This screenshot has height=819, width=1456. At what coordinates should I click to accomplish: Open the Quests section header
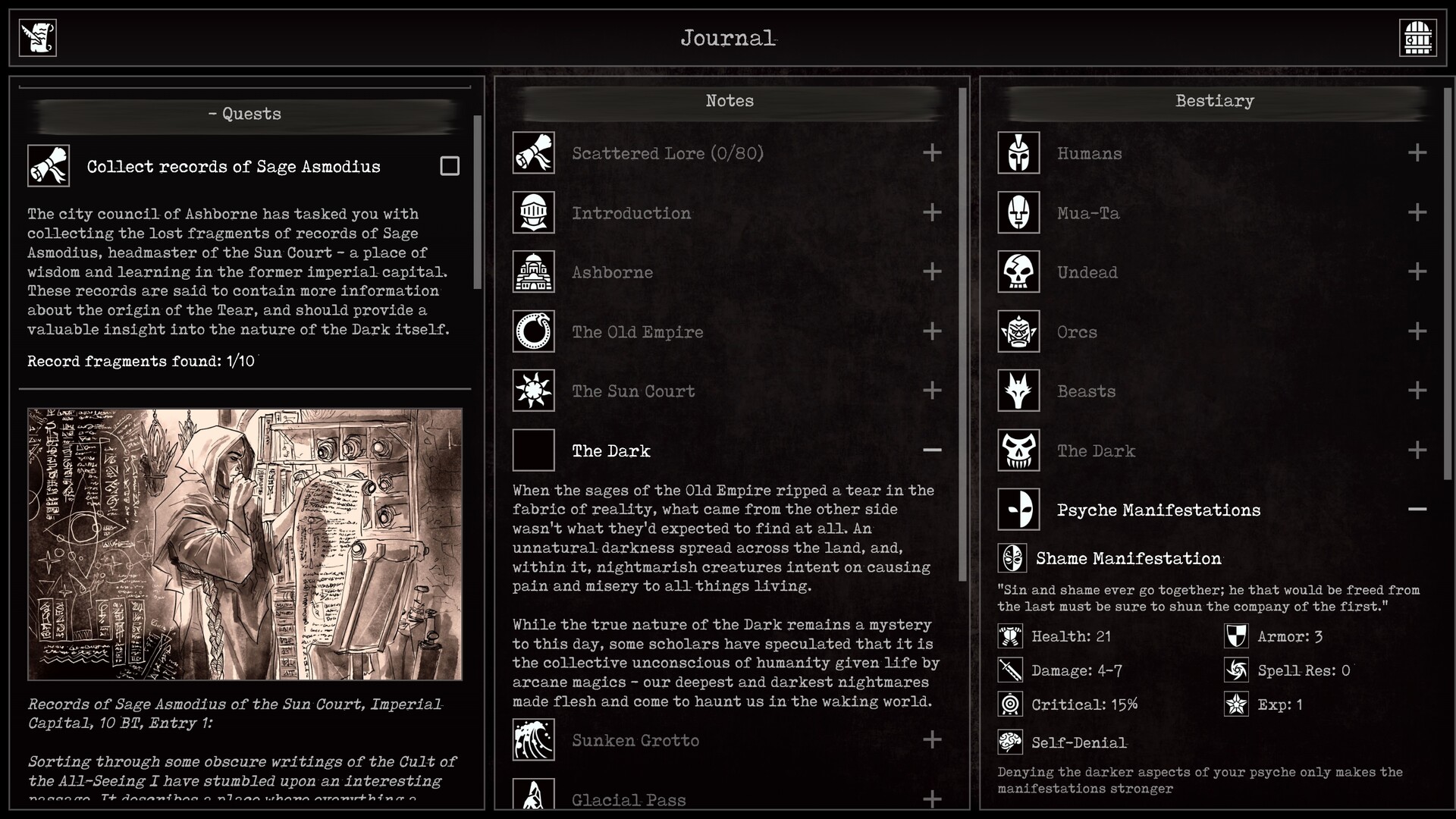[244, 114]
